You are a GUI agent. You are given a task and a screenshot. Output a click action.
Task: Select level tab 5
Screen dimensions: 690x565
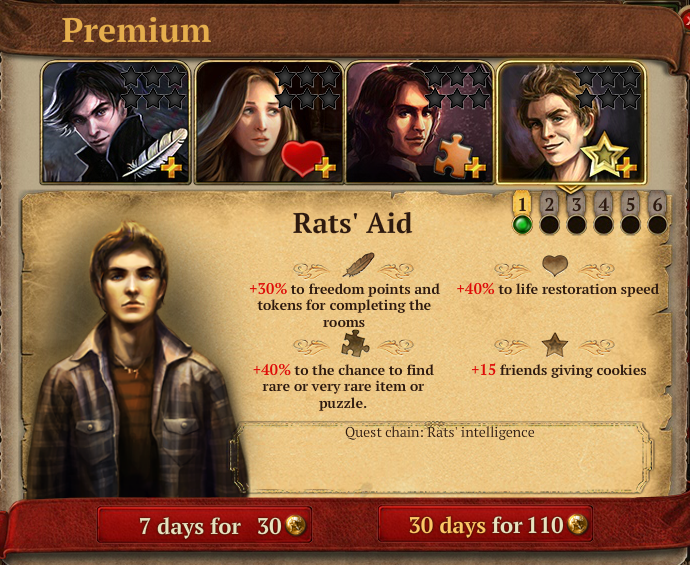(x=630, y=206)
